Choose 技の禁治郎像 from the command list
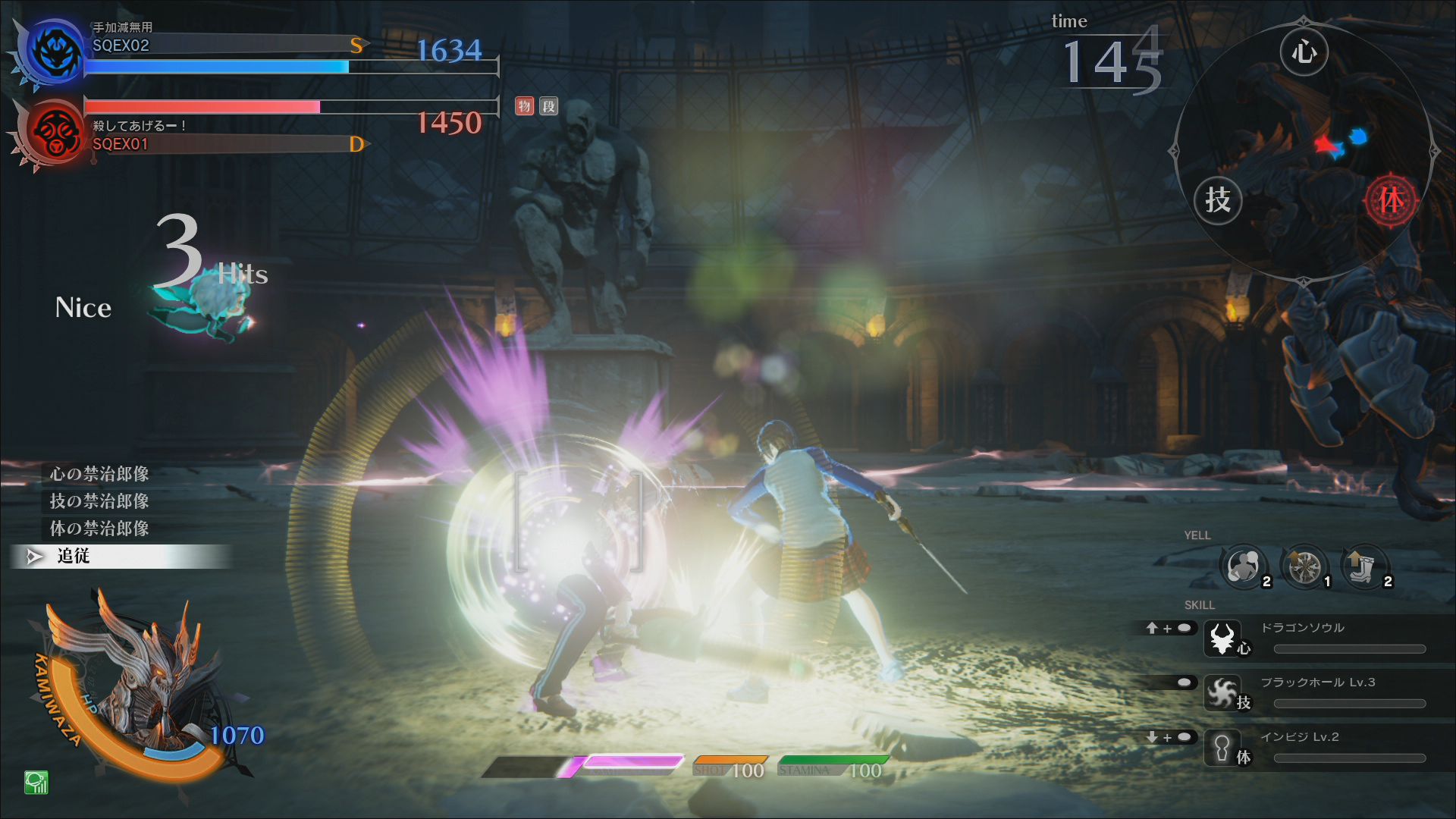 click(99, 501)
